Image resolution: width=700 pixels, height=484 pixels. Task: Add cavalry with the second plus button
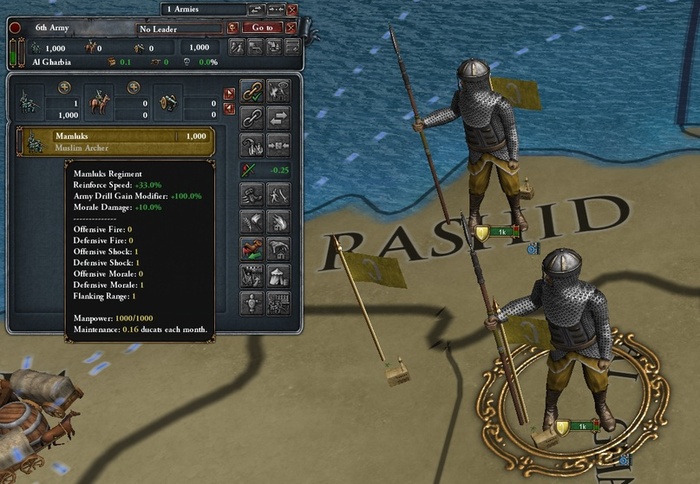(x=134, y=87)
